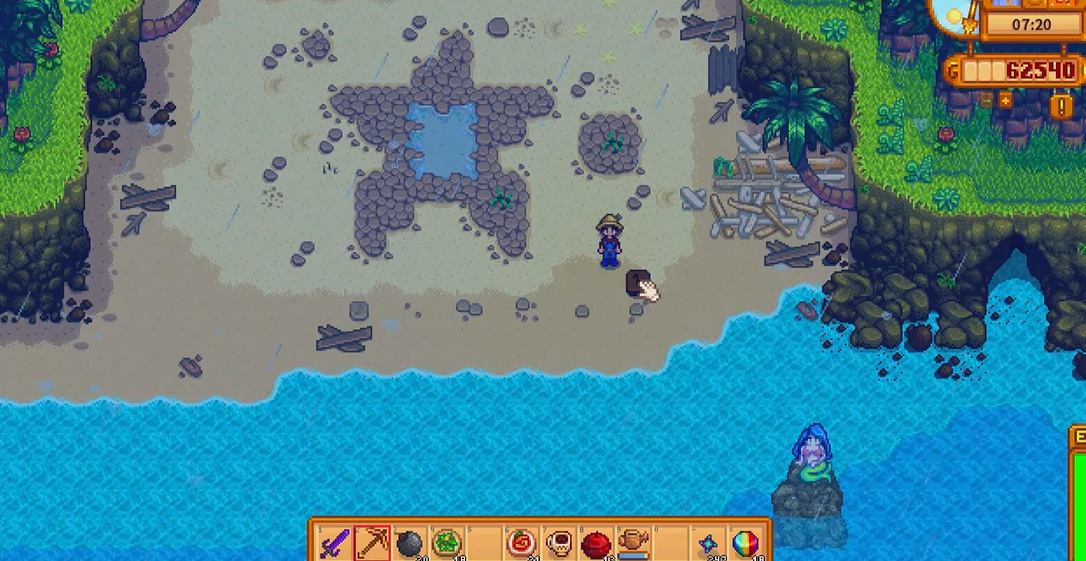Choose the rainbow prismatic shard slot
The width and height of the screenshot is (1086, 561).
point(746,544)
